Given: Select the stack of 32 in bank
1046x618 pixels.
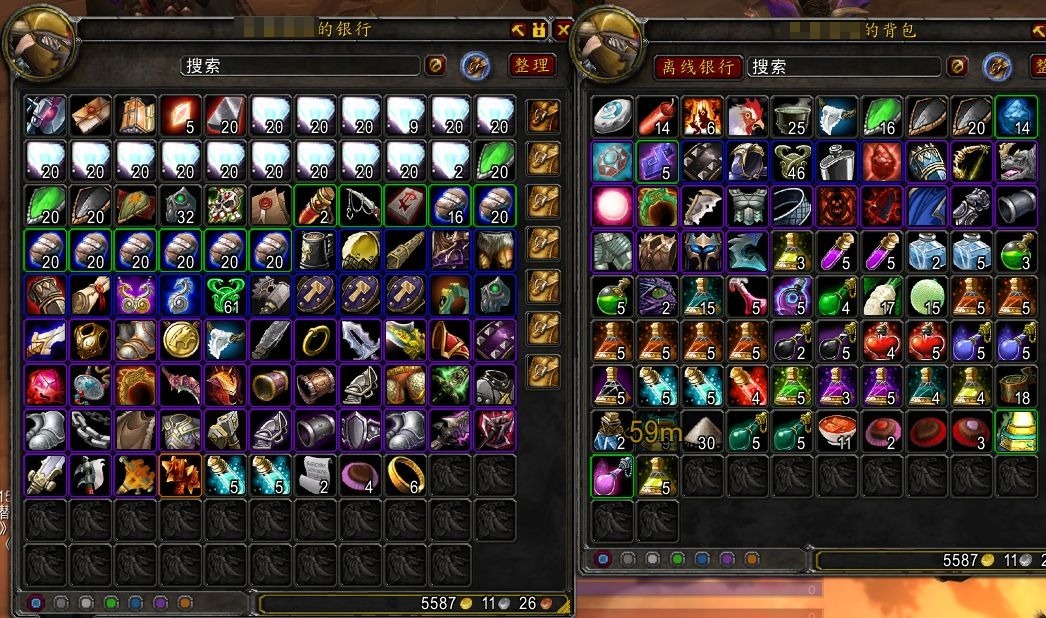Looking at the screenshot, I should click(x=180, y=206).
